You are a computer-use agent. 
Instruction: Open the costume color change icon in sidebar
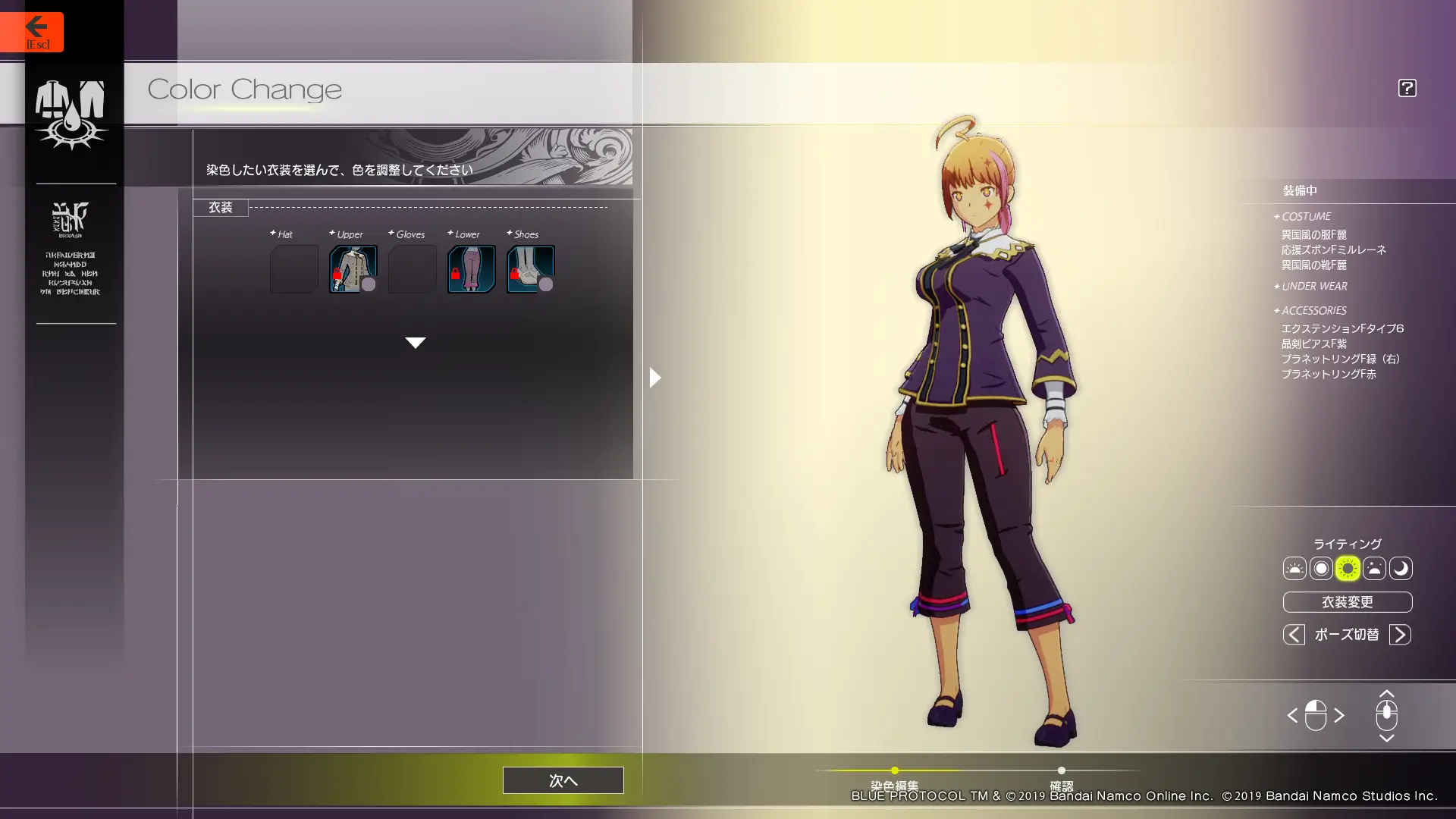click(x=71, y=114)
